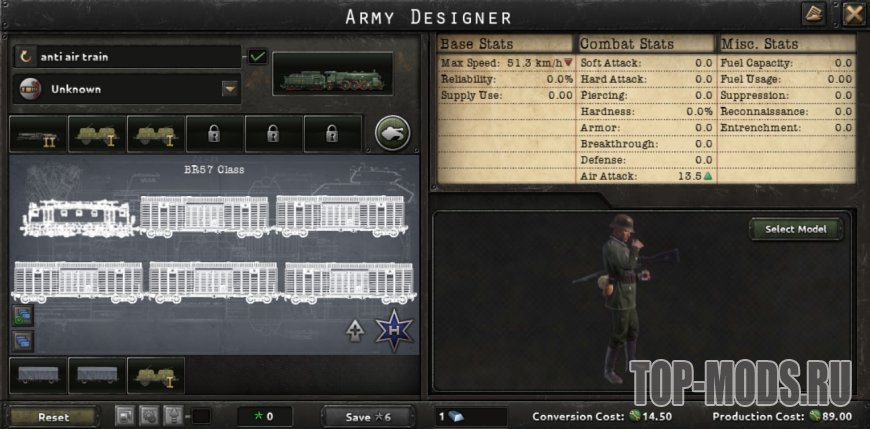The image size is (870, 429).
Task: Click the stacked-cards icon with green check
Action: (x=22, y=317)
